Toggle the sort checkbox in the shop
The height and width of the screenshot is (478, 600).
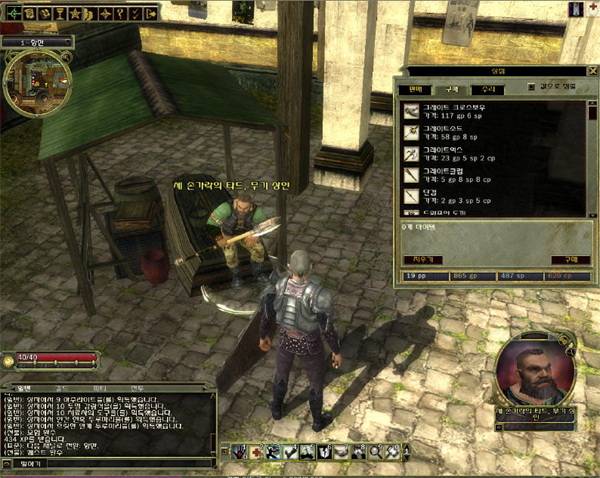531,87
